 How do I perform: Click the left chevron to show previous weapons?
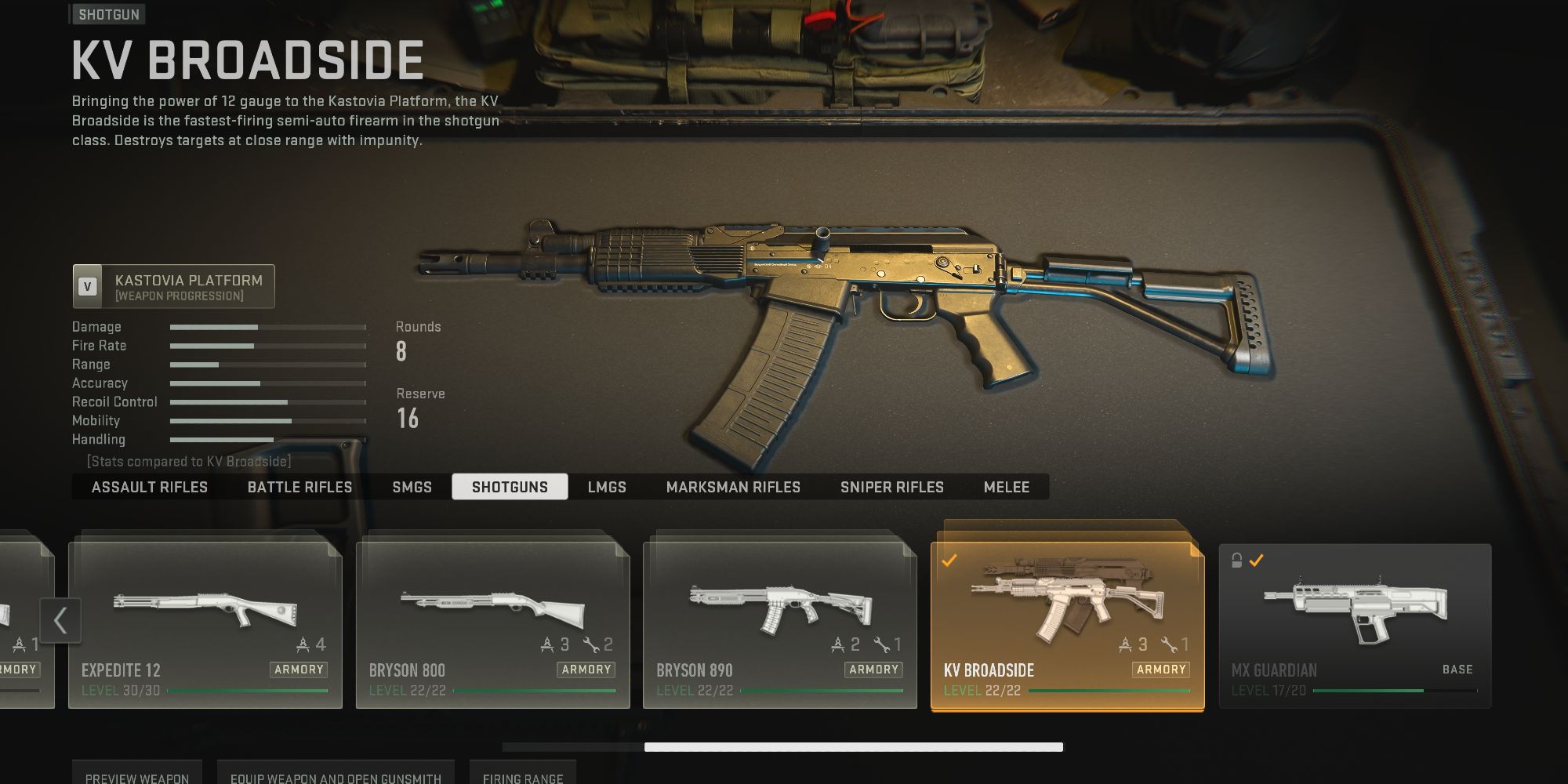tap(61, 619)
